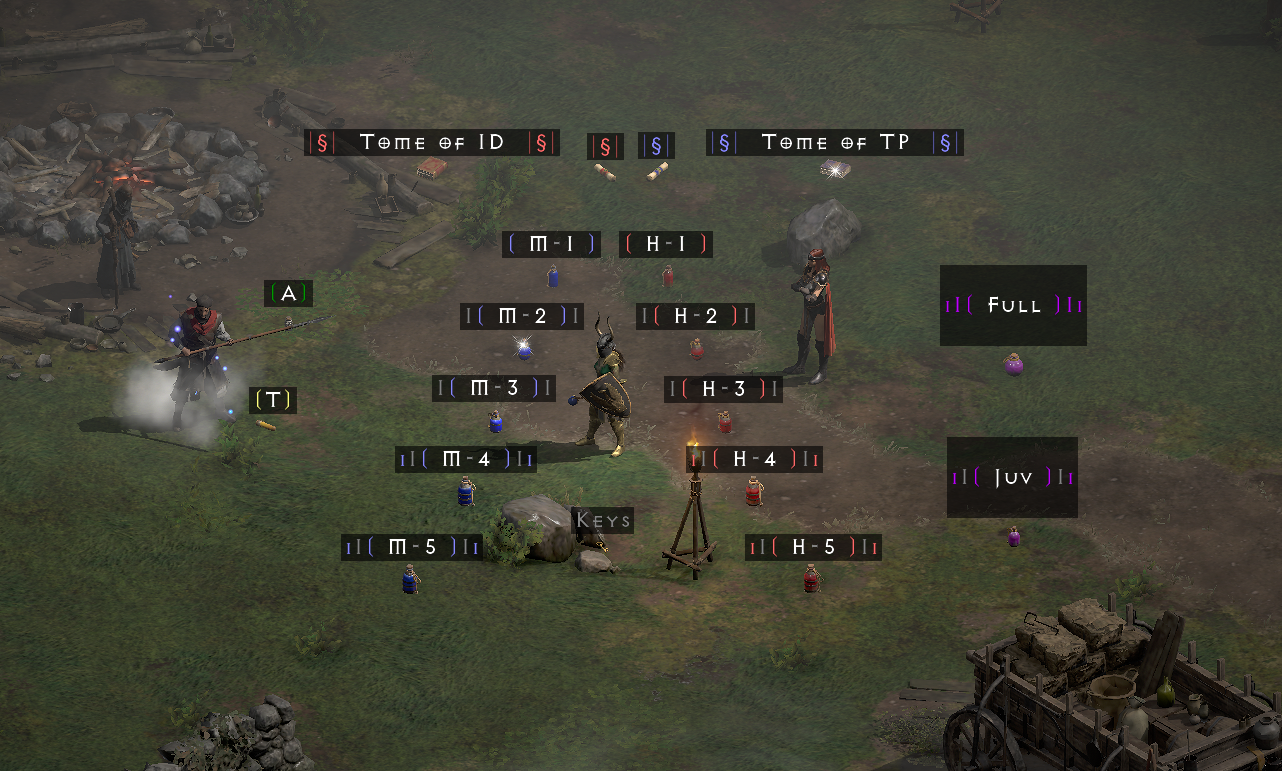Choose the H-2 healing potion label

(x=695, y=316)
